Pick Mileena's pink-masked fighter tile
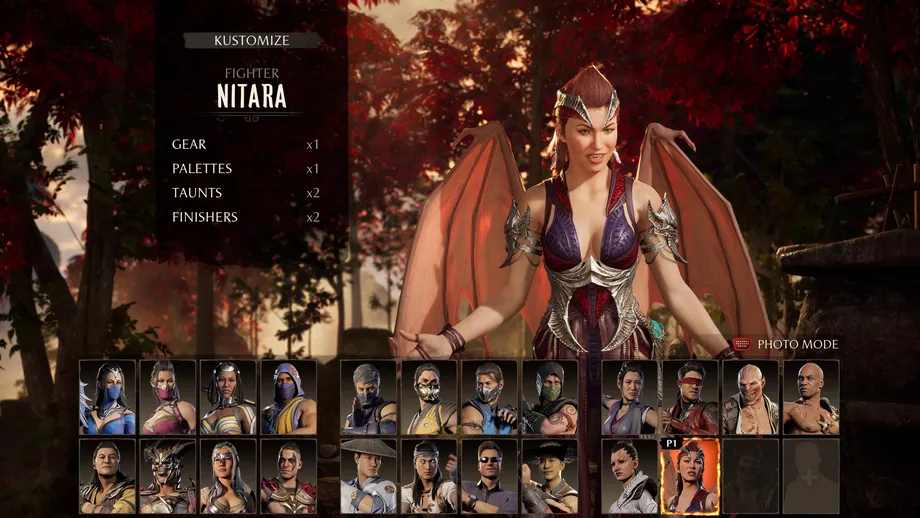The height and width of the screenshot is (518, 920). point(168,397)
